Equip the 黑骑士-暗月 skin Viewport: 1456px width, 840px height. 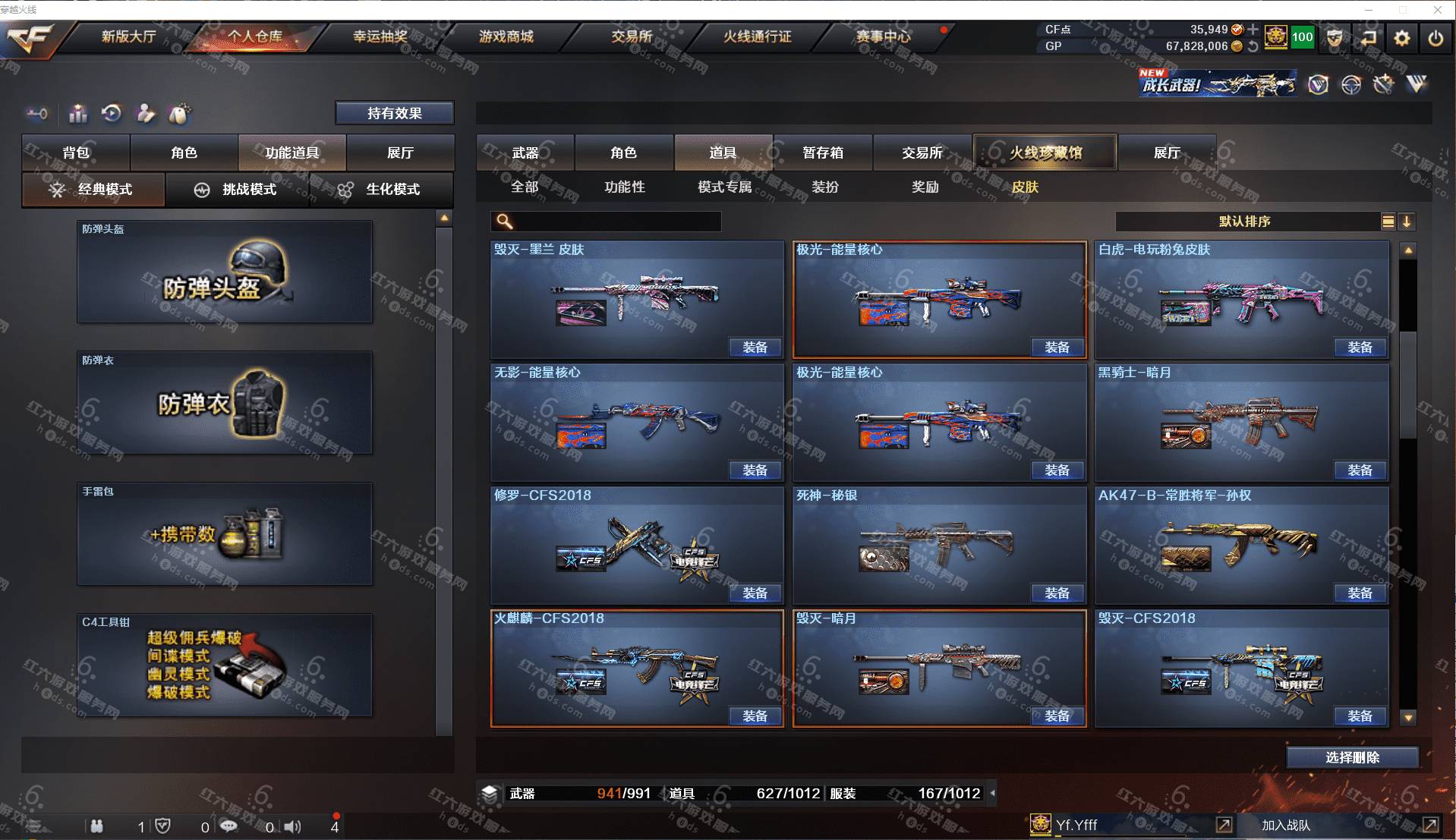click(1359, 470)
